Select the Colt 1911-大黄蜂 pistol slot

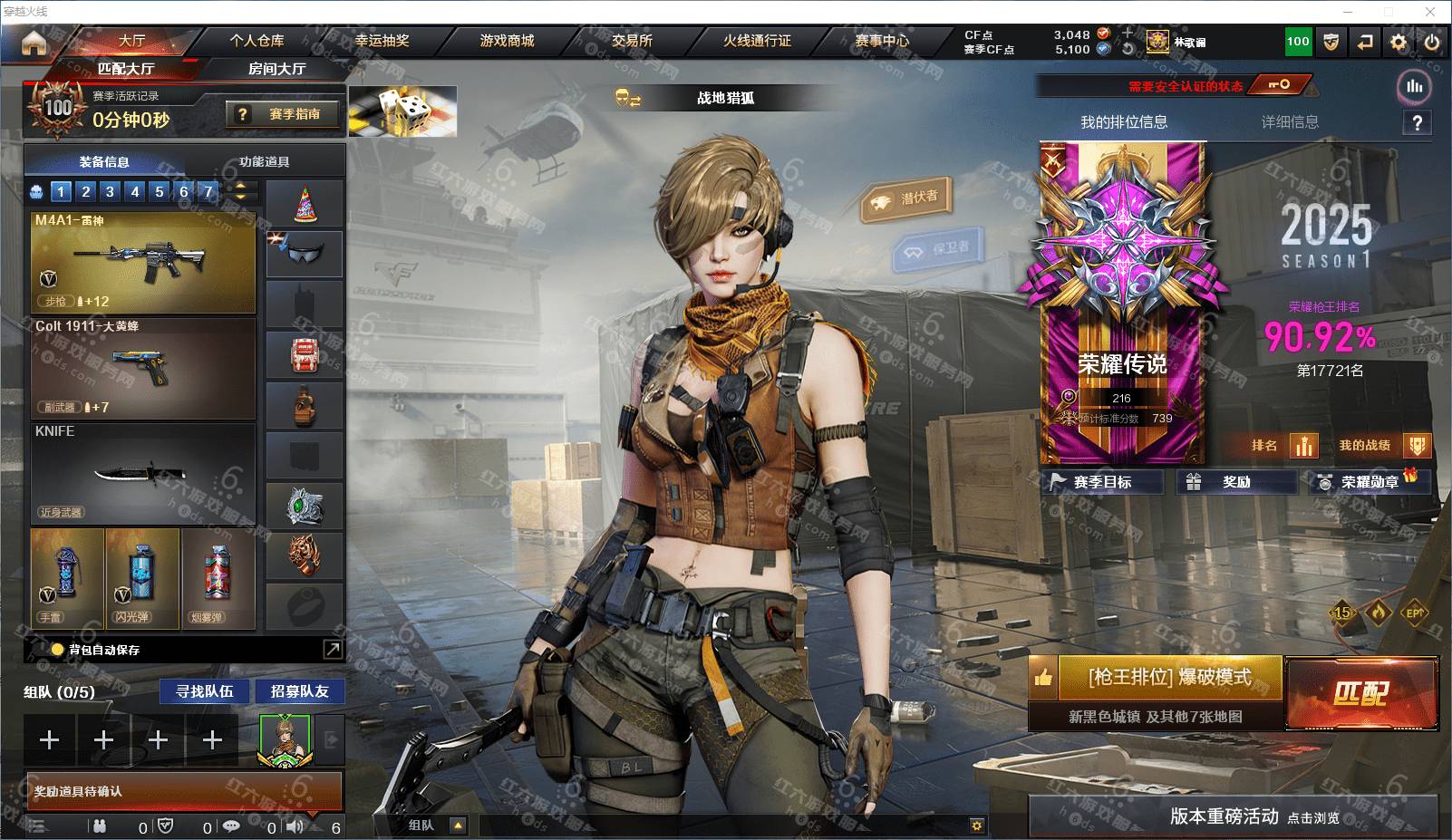pos(143,367)
